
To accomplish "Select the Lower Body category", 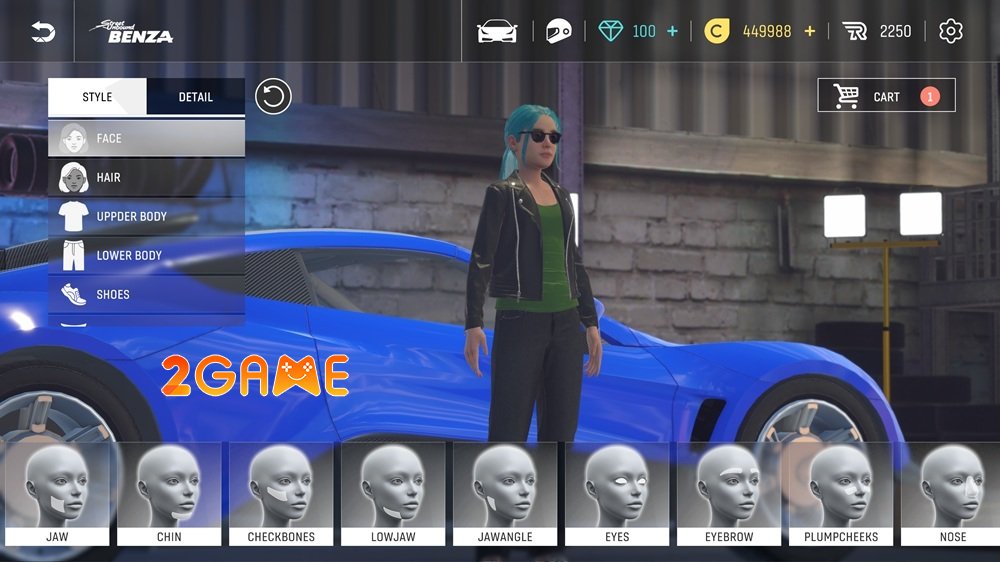I will tap(146, 255).
